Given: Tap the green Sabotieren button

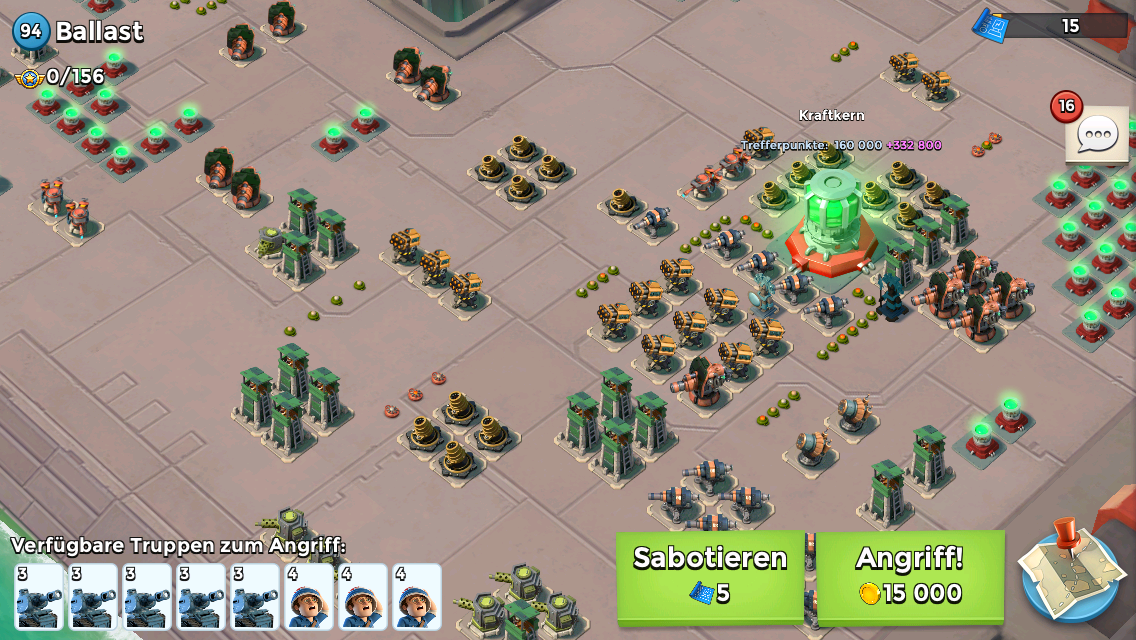Looking at the screenshot, I should 710,575.
